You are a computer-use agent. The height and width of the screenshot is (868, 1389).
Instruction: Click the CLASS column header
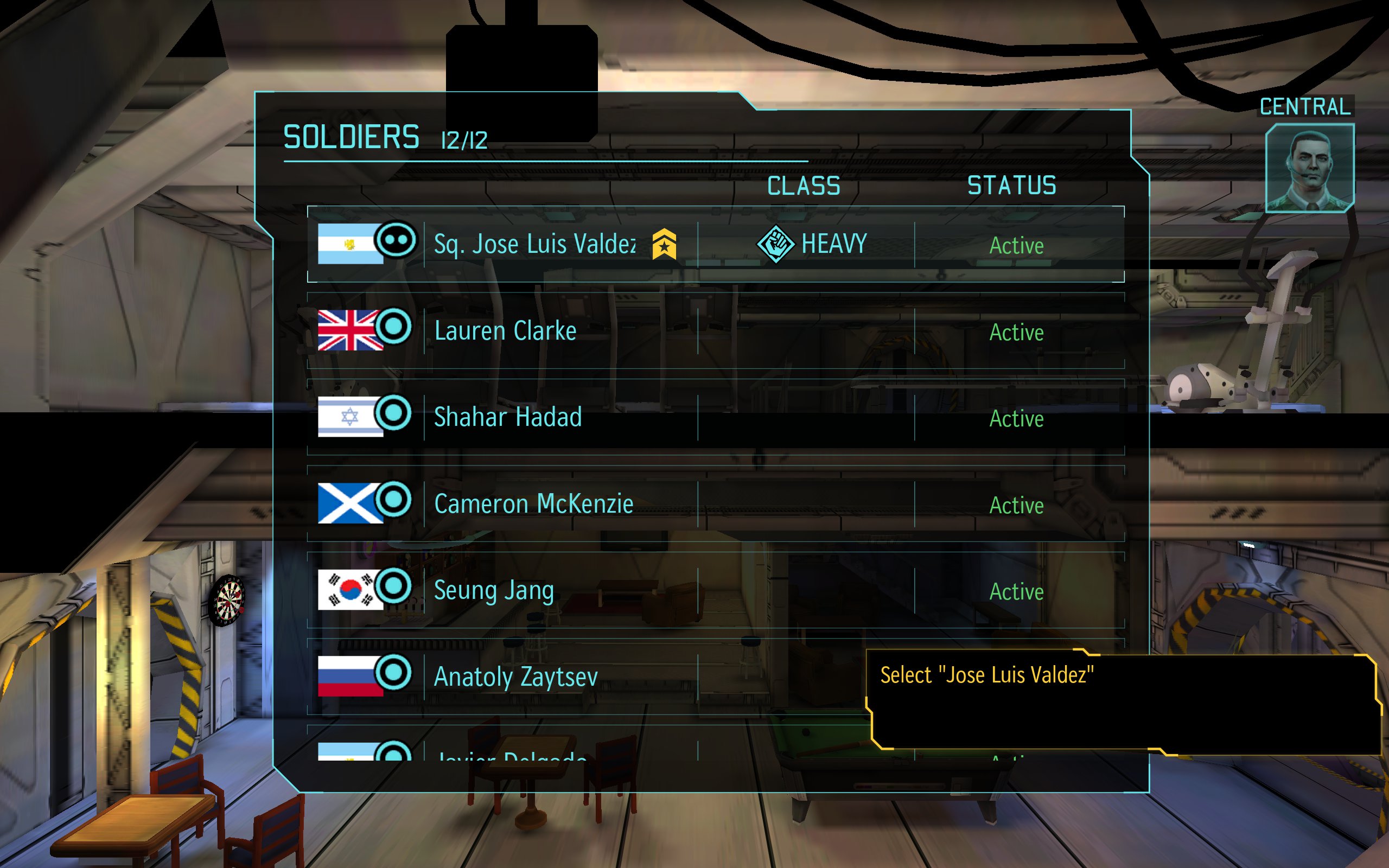[x=804, y=186]
